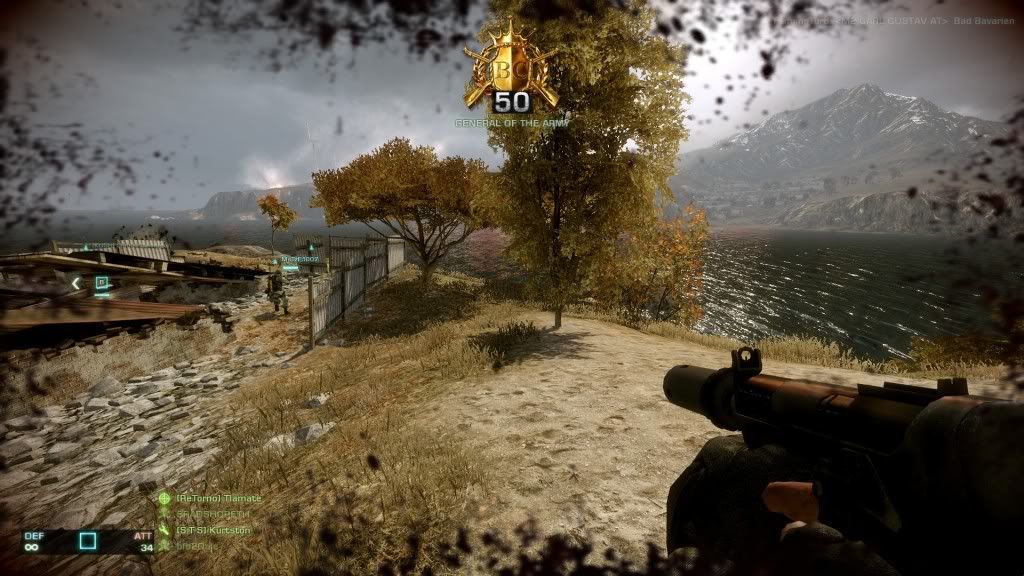Click the objective marker beside the left arrow
The height and width of the screenshot is (576, 1024).
[101, 283]
